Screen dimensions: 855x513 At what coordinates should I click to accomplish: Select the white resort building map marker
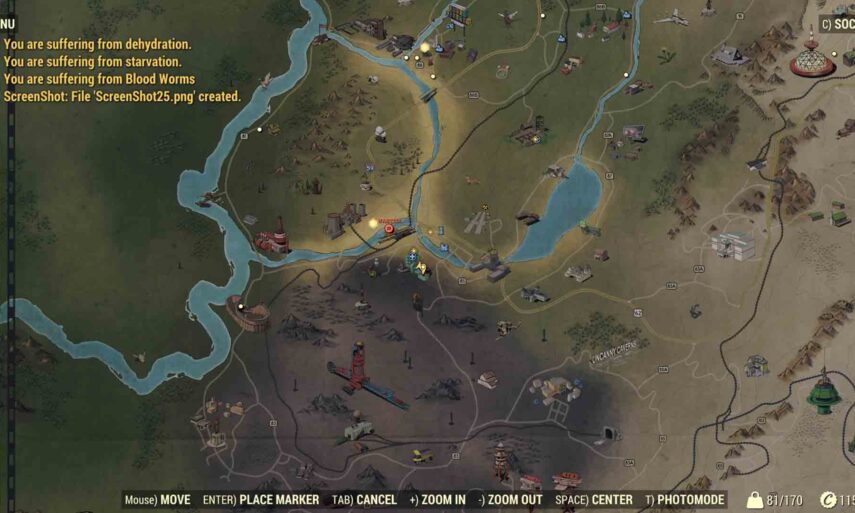[732, 243]
